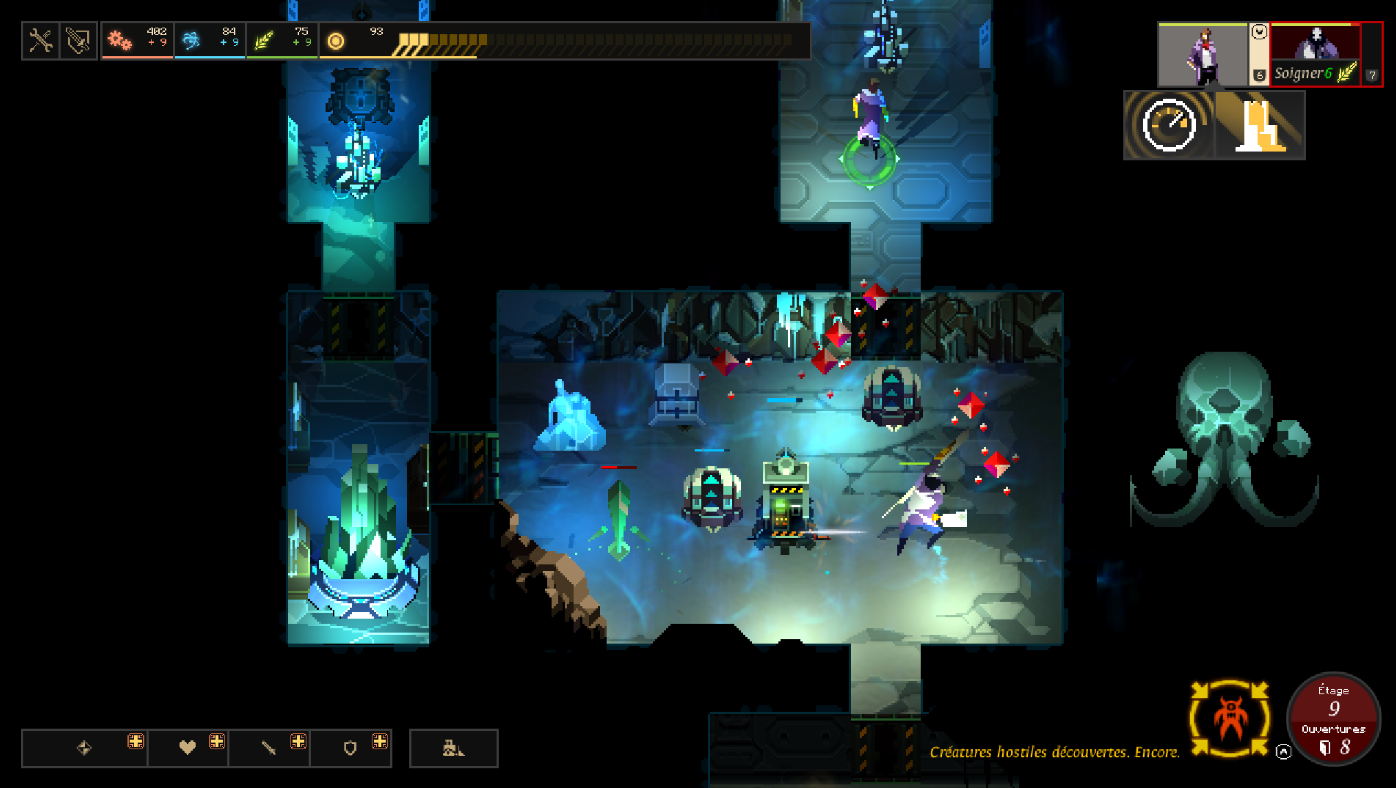
Task: Click the shield armor slot icon
Action: click(x=350, y=747)
